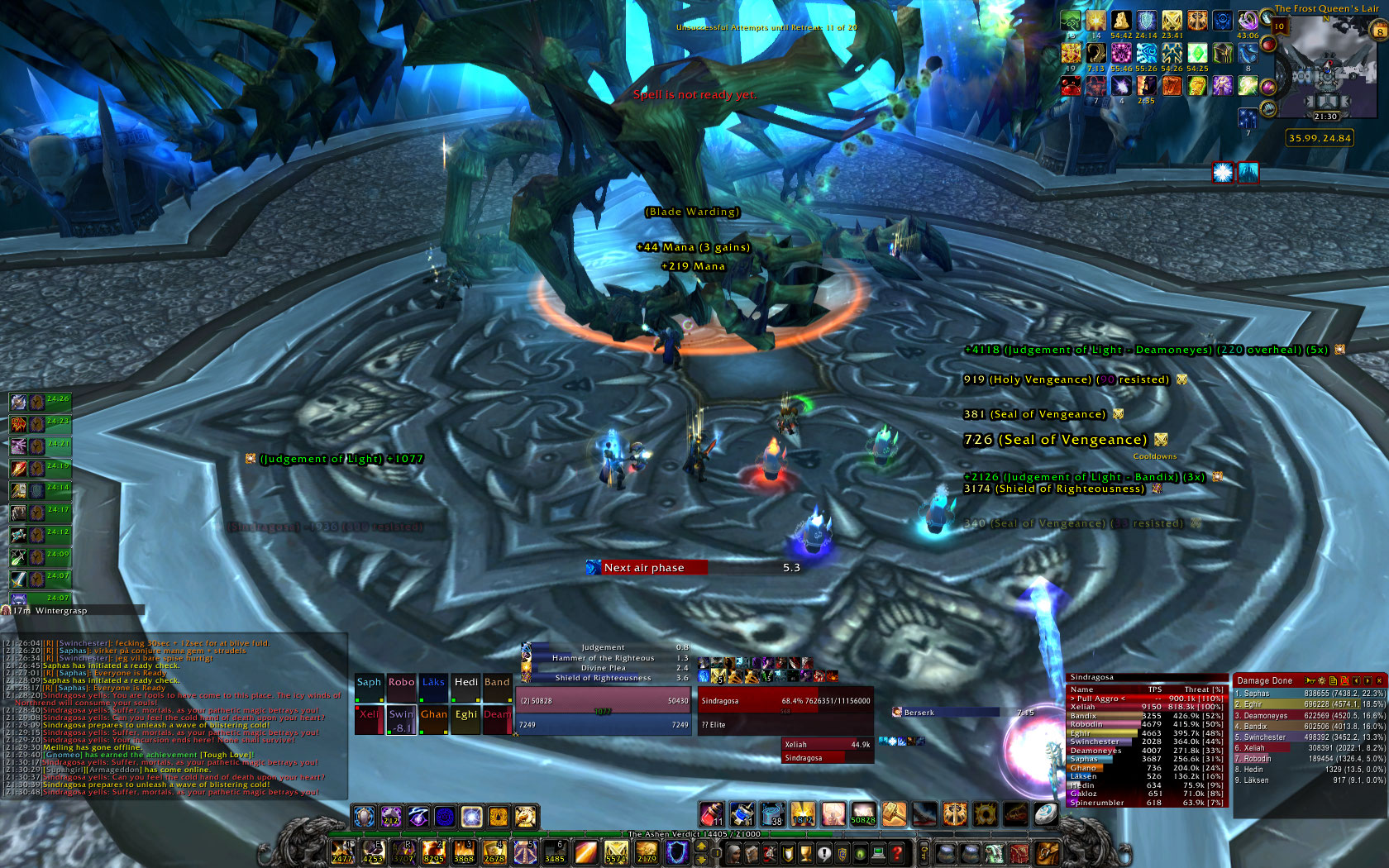Use the Hearthstone icon
The width and height of the screenshot is (1389, 868).
coord(1045,814)
